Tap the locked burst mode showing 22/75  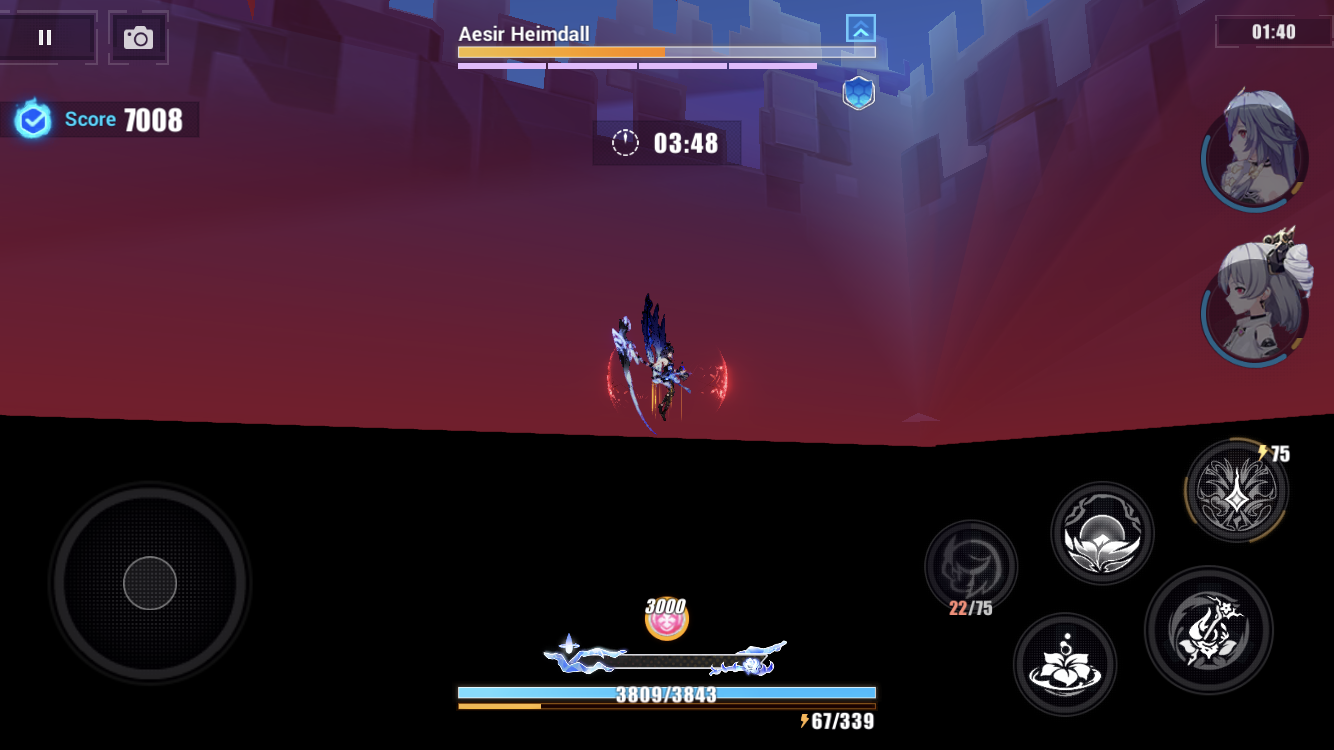tap(971, 567)
